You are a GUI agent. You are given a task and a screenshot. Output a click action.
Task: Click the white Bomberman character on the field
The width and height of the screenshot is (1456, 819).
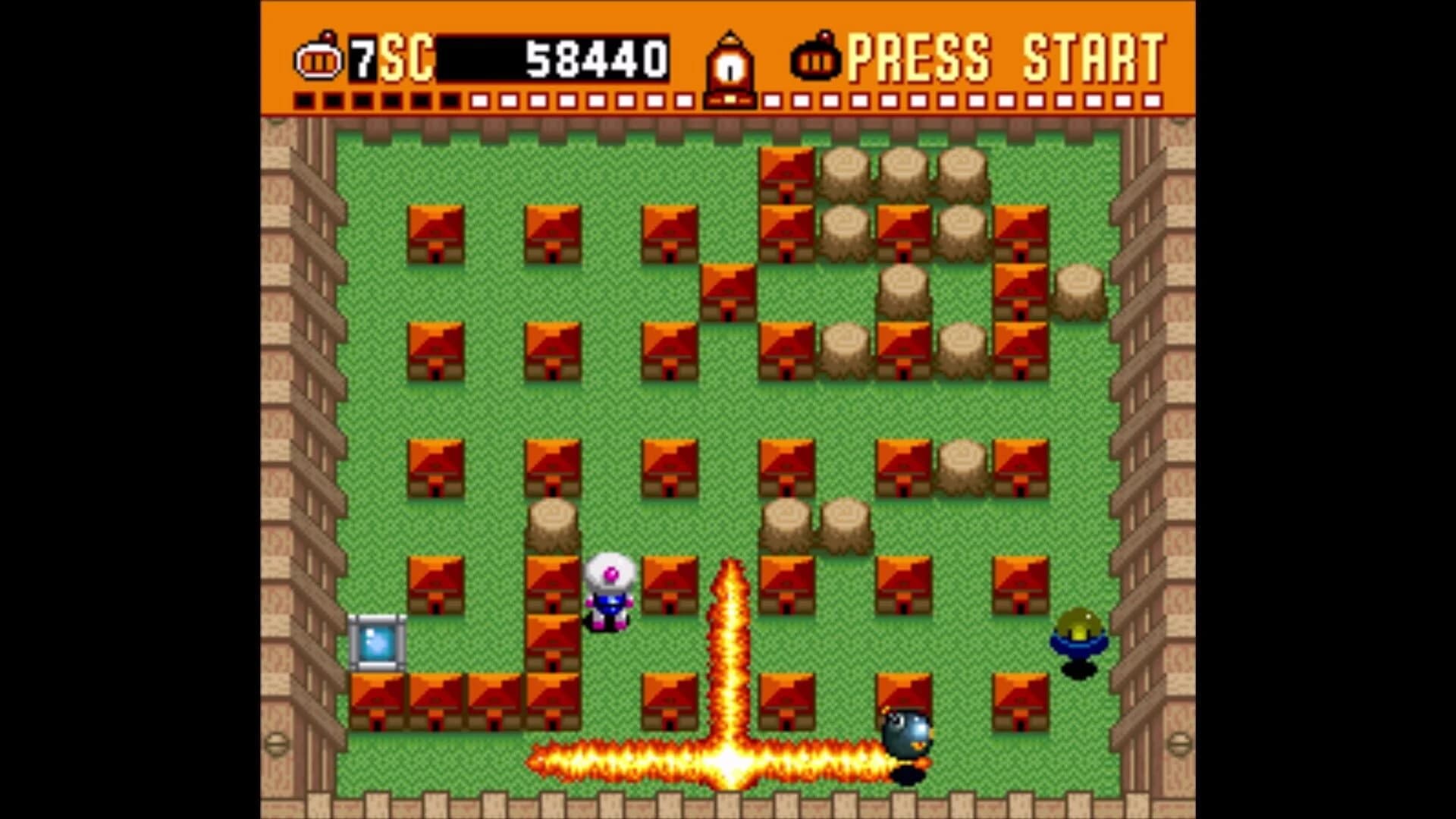[x=609, y=595]
